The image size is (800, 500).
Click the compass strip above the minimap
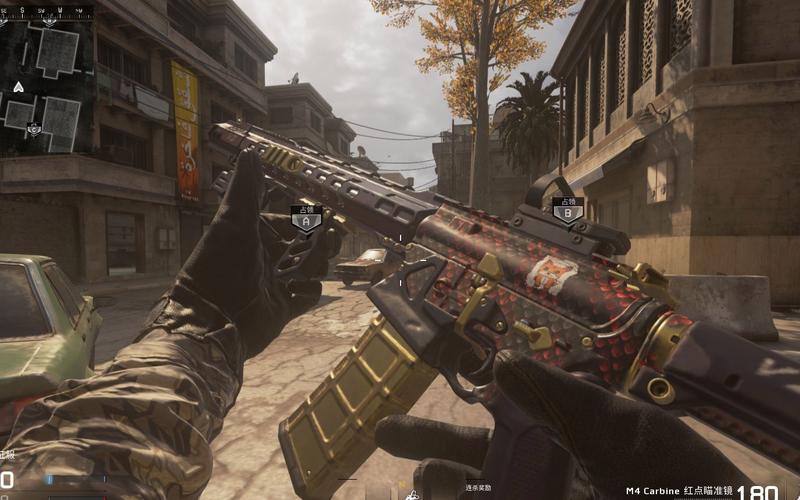[47, 12]
